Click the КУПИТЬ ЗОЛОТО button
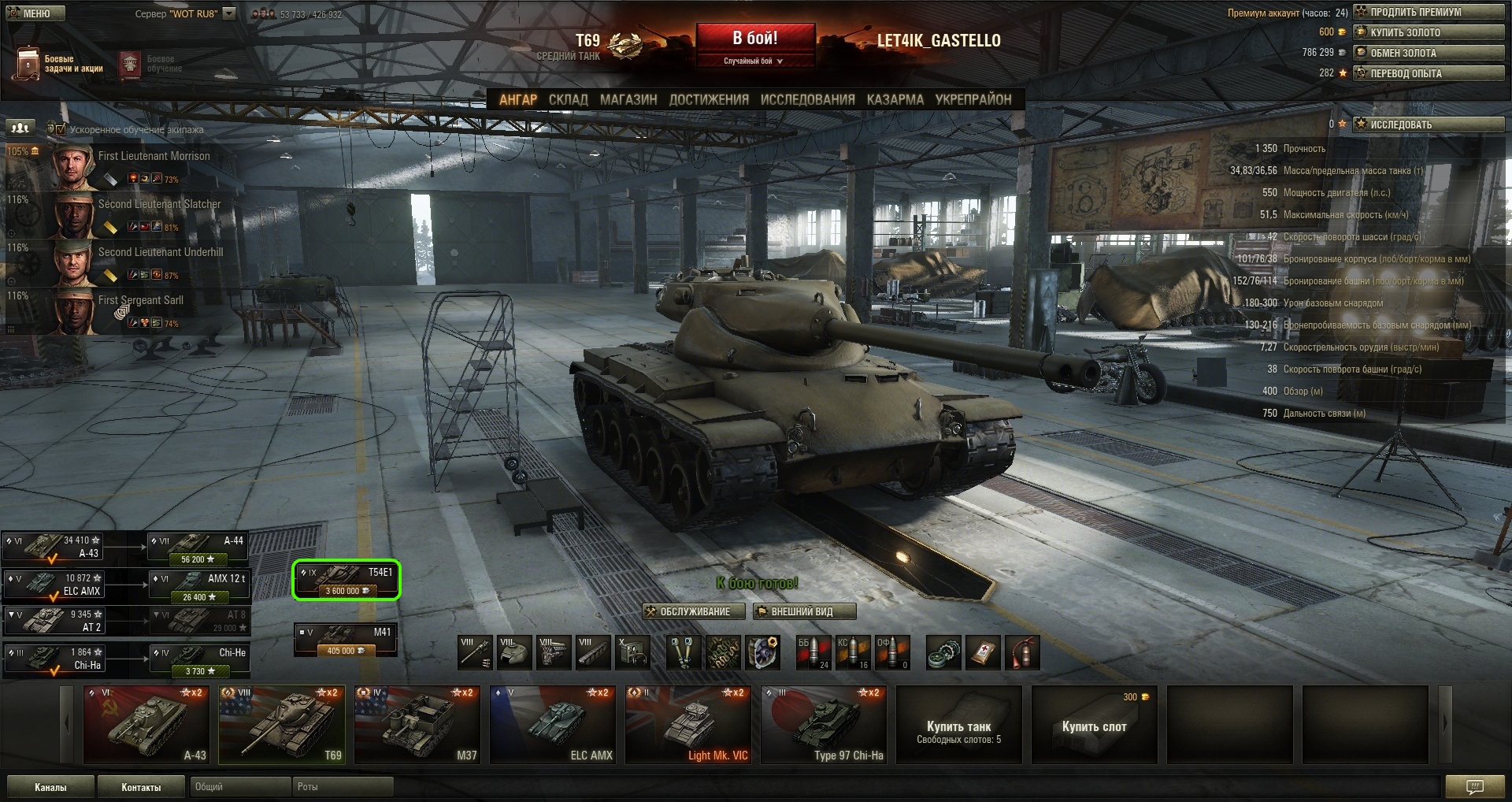The width and height of the screenshot is (1512, 802). 1429,32
